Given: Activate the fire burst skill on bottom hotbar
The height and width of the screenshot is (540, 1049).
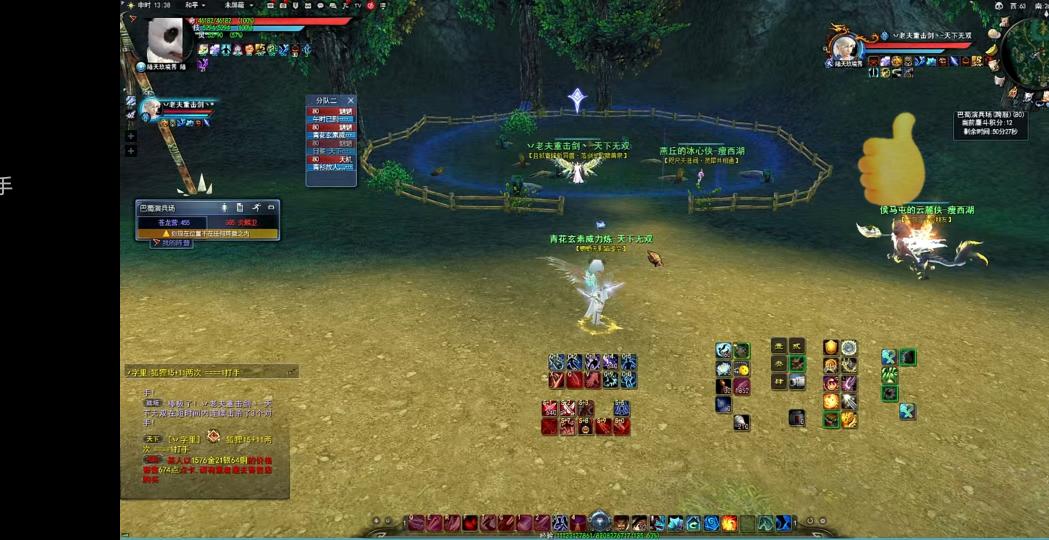Looking at the screenshot, I should (729, 523).
